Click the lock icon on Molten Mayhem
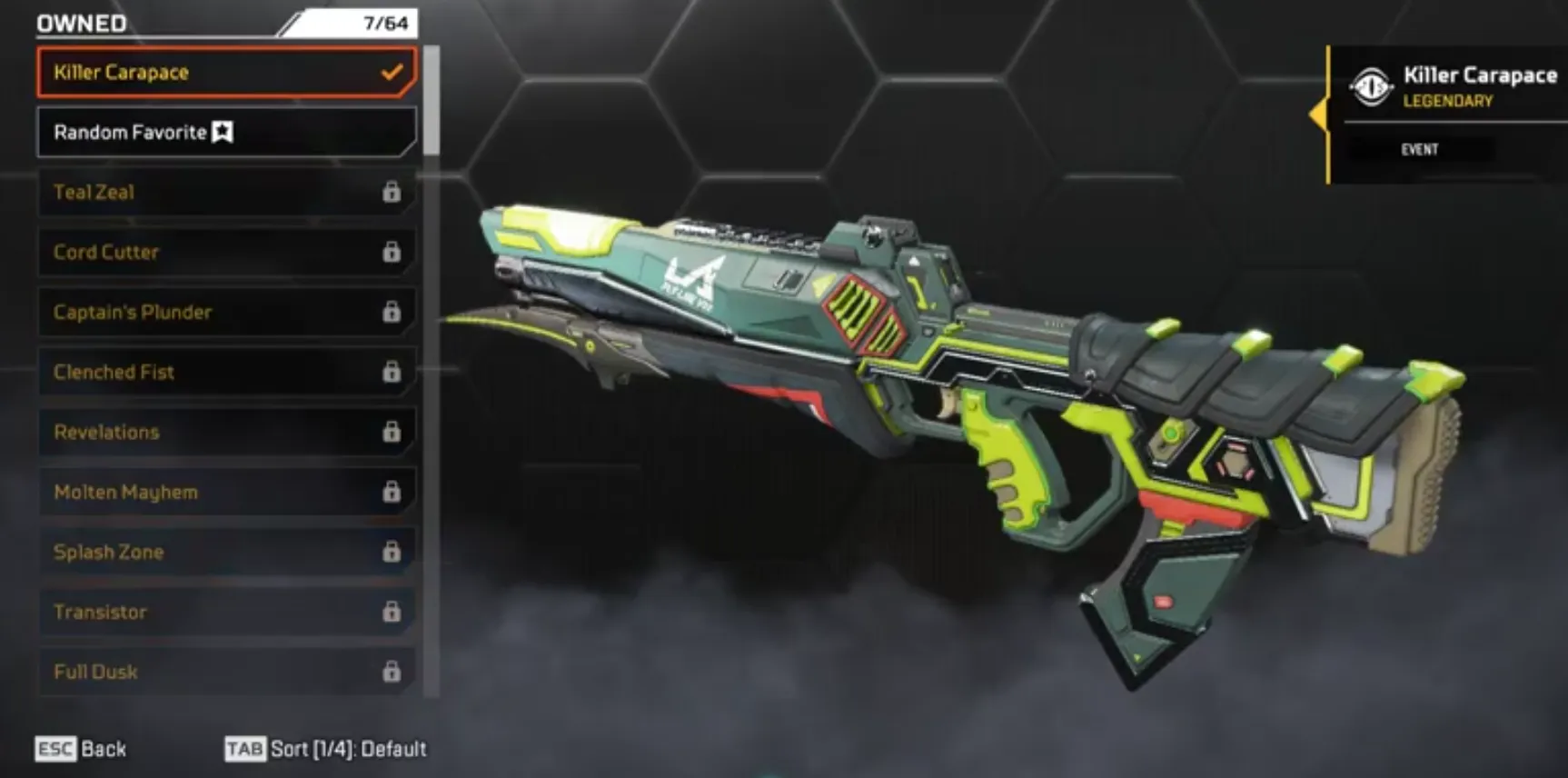The height and width of the screenshot is (778, 1568). (x=392, y=492)
